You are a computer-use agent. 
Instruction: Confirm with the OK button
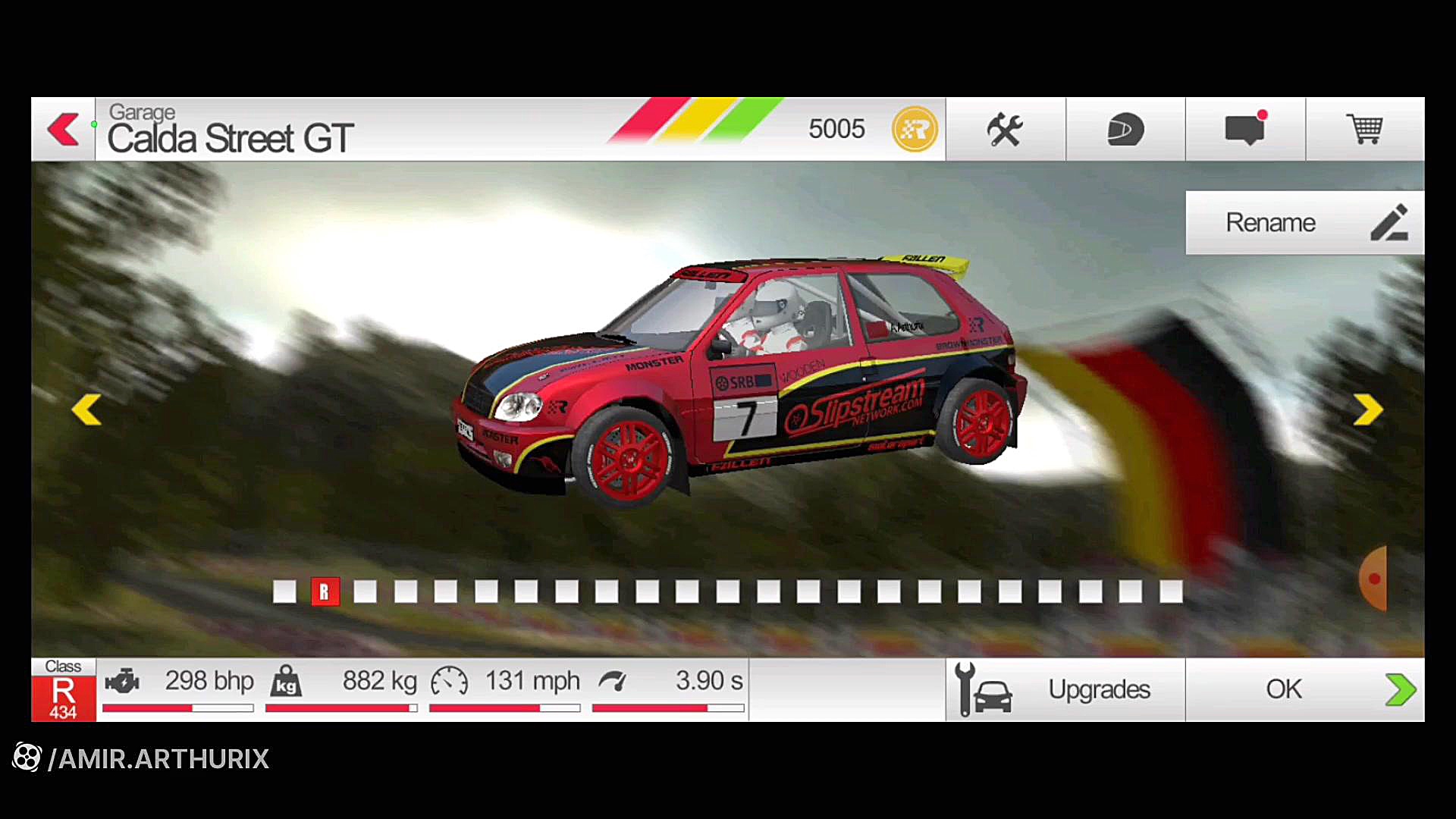[1304, 689]
